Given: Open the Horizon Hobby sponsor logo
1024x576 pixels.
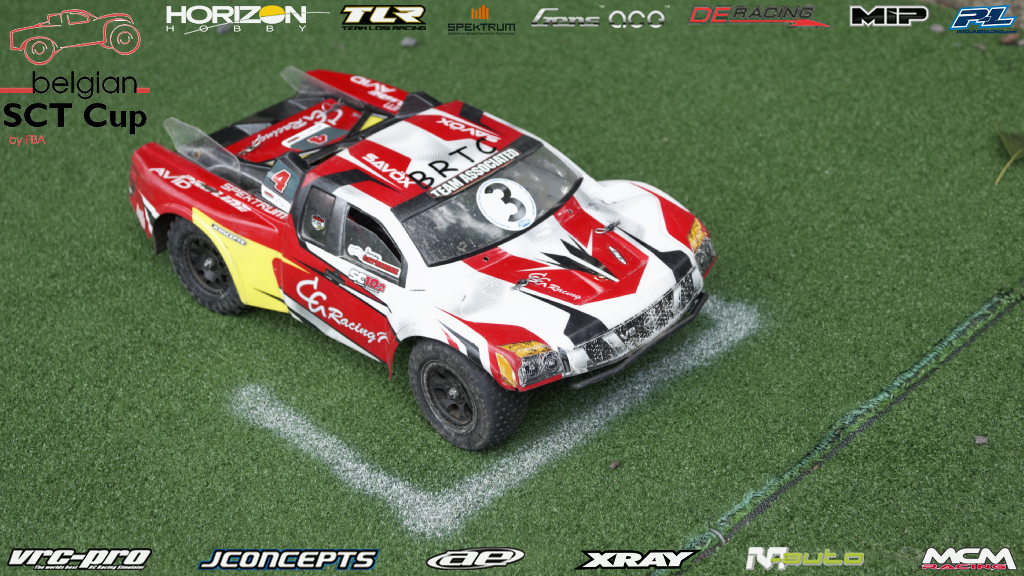Looking at the screenshot, I should coord(237,18).
